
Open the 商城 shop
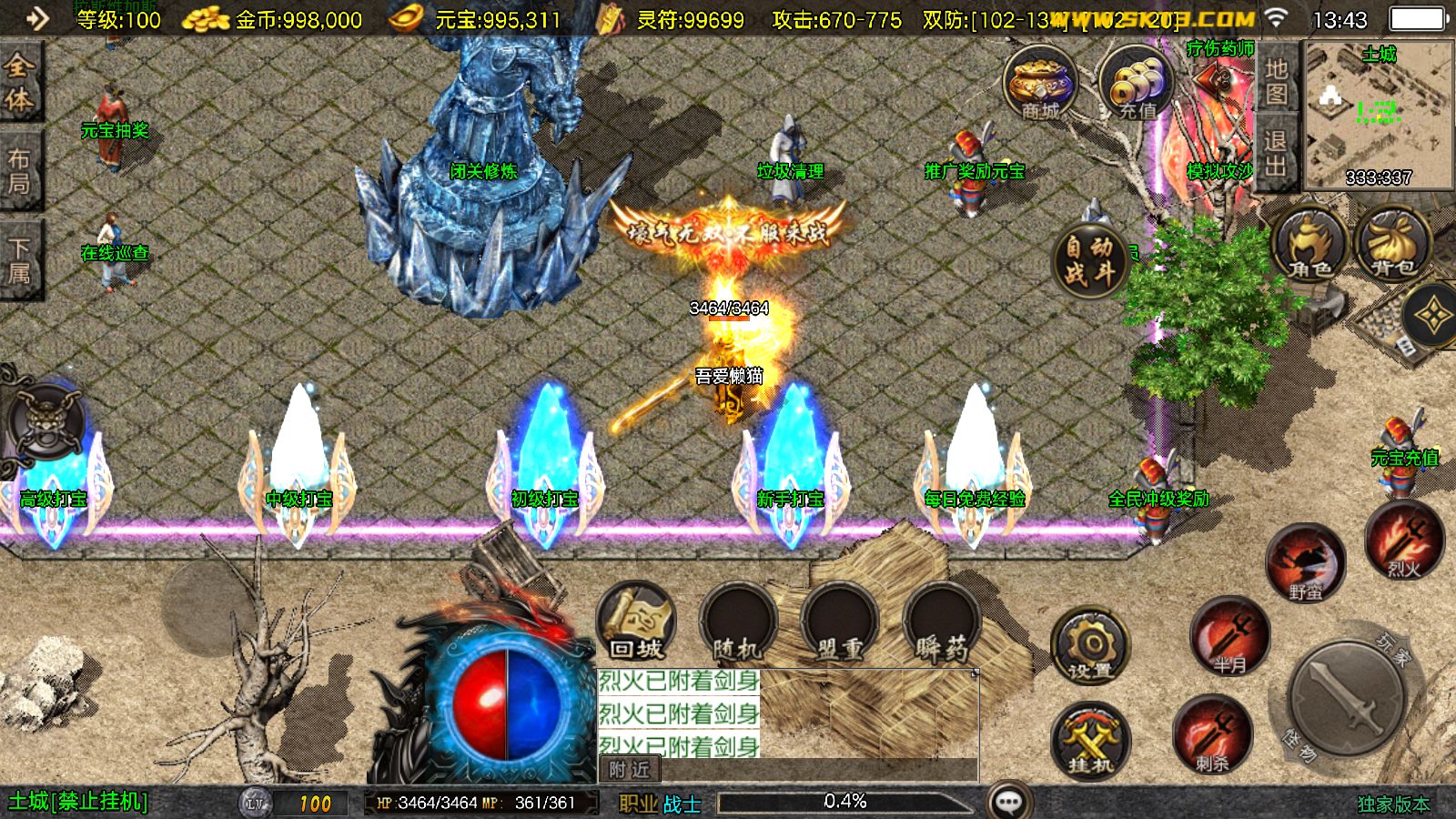(1040, 84)
